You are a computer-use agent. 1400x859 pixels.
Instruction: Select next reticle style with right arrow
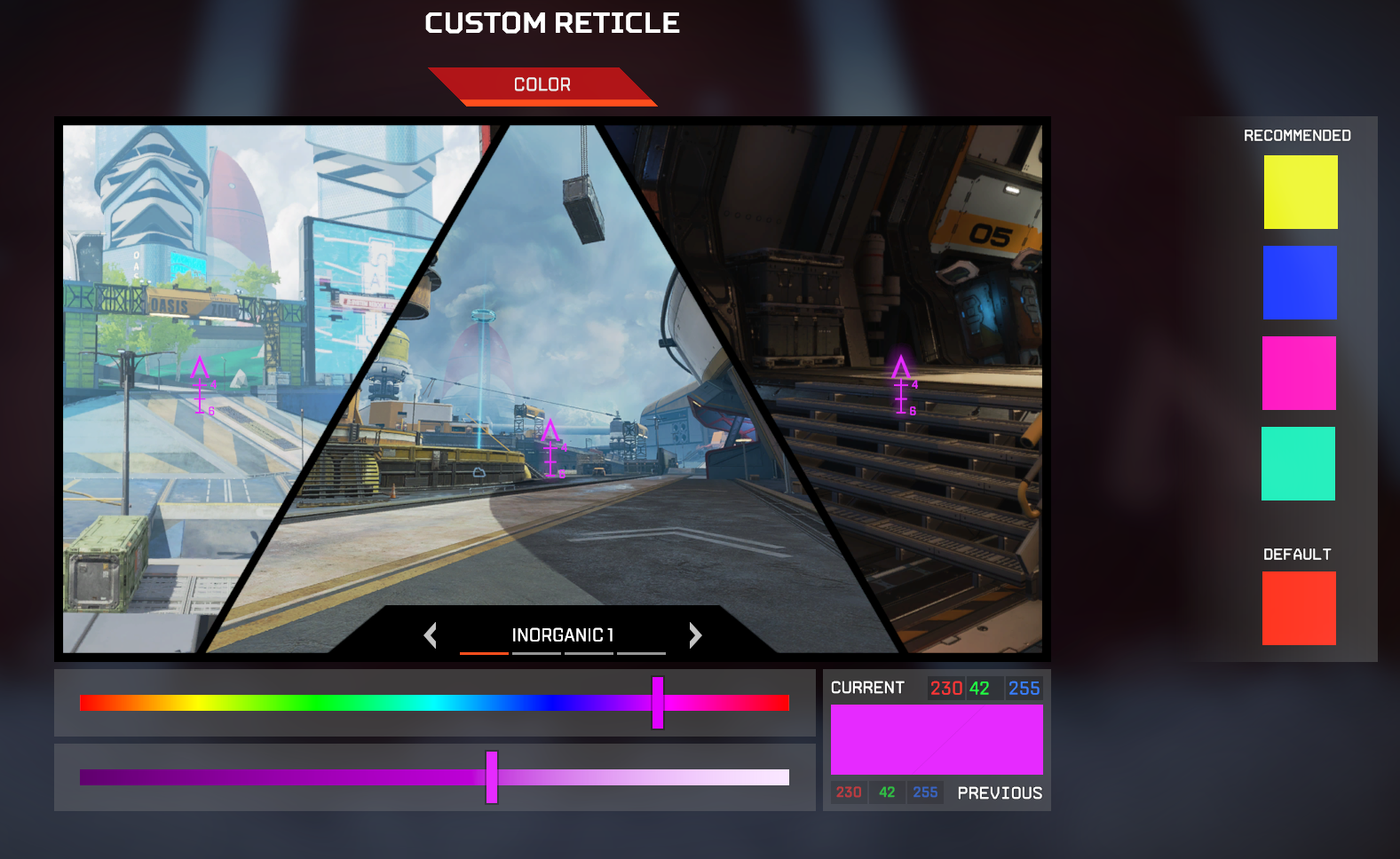pos(695,635)
